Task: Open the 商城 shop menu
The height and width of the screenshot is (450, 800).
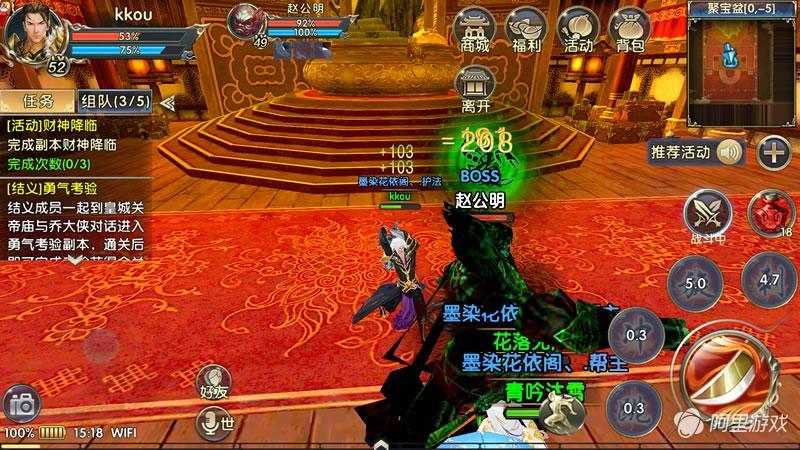Action: point(475,30)
